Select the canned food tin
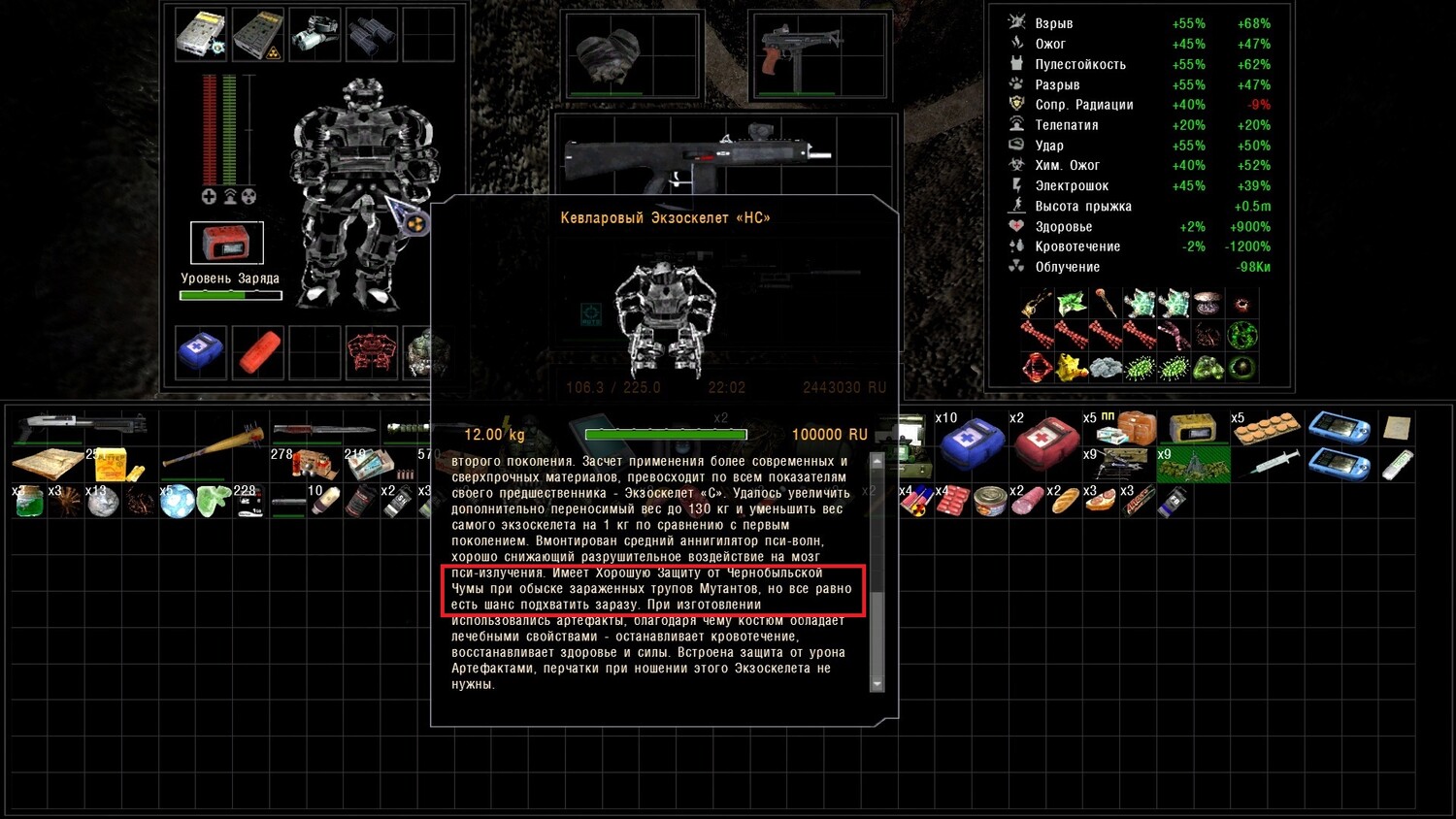Viewport: 1456px width, 819px height. [x=989, y=501]
